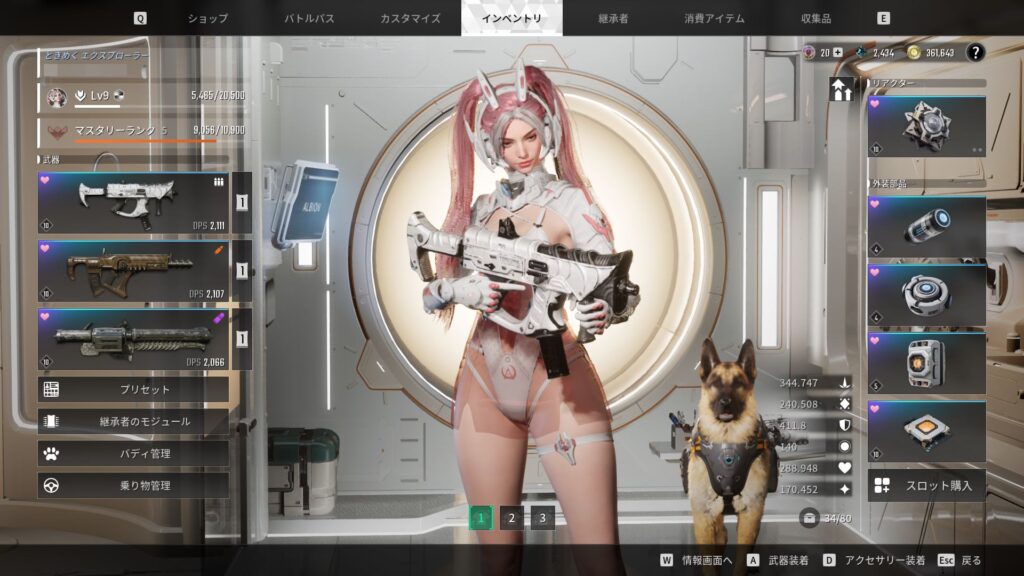The width and height of the screenshot is (1024, 576).
Task: Switch to the 消費アイテム tab
Action: click(713, 18)
